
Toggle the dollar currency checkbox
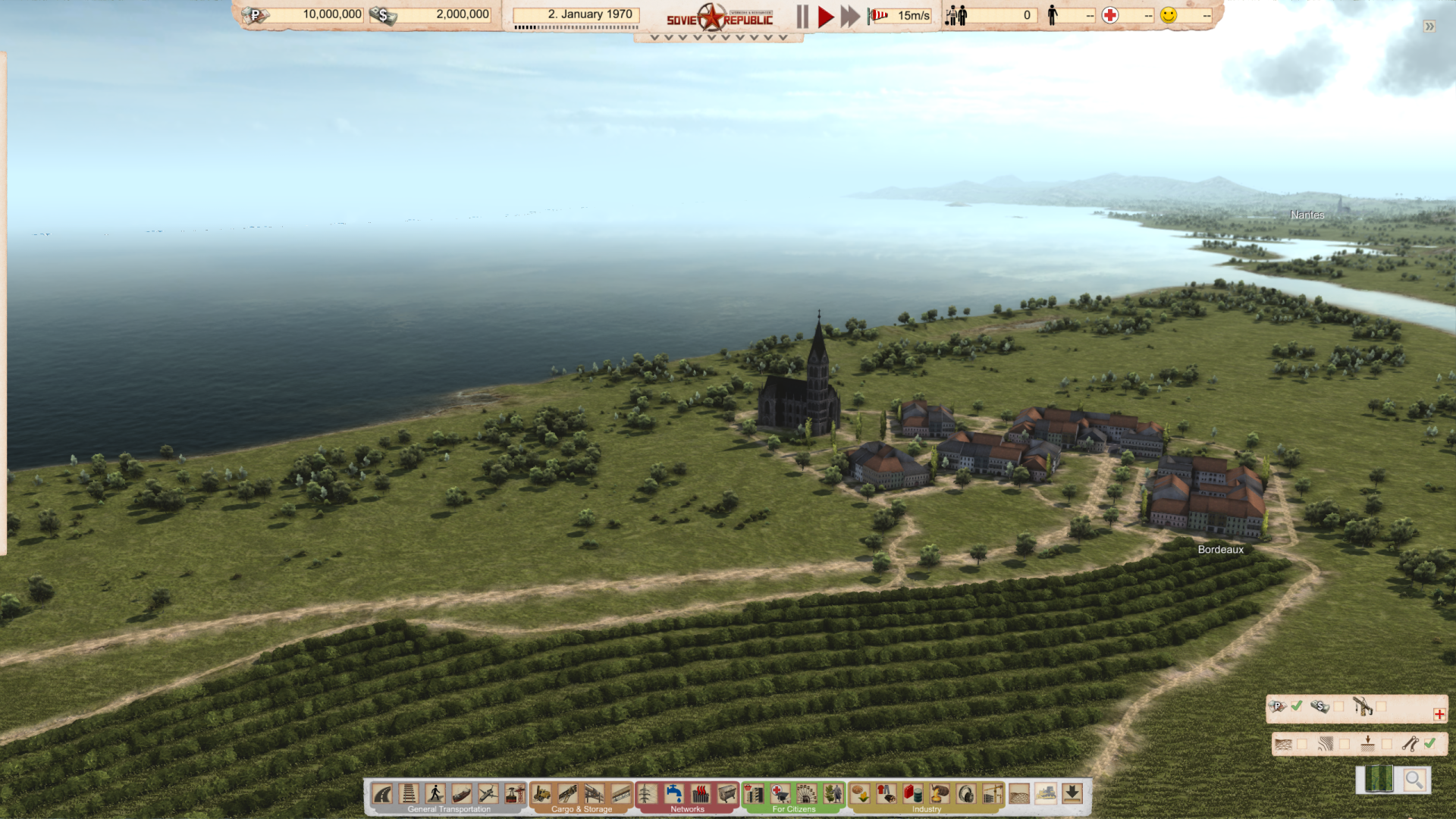point(1338,707)
